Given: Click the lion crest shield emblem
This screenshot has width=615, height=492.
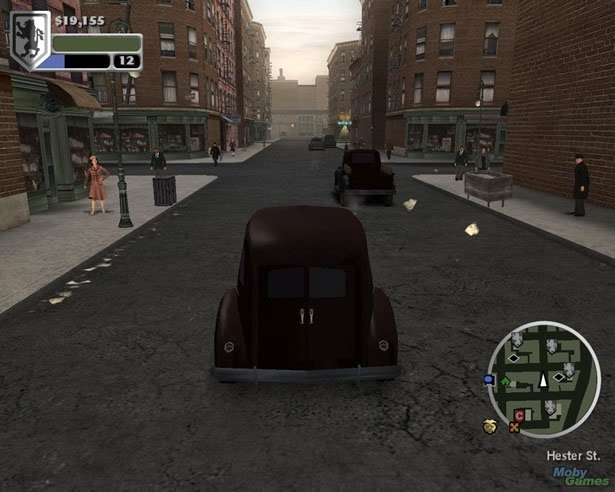Looking at the screenshot, I should (29, 41).
